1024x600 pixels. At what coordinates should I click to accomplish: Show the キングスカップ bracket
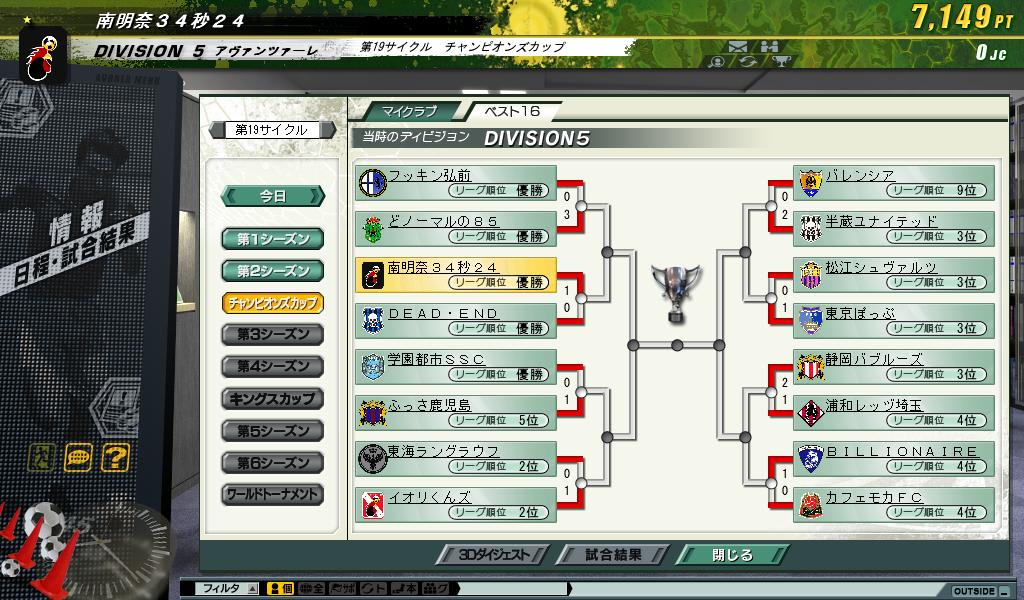point(272,399)
